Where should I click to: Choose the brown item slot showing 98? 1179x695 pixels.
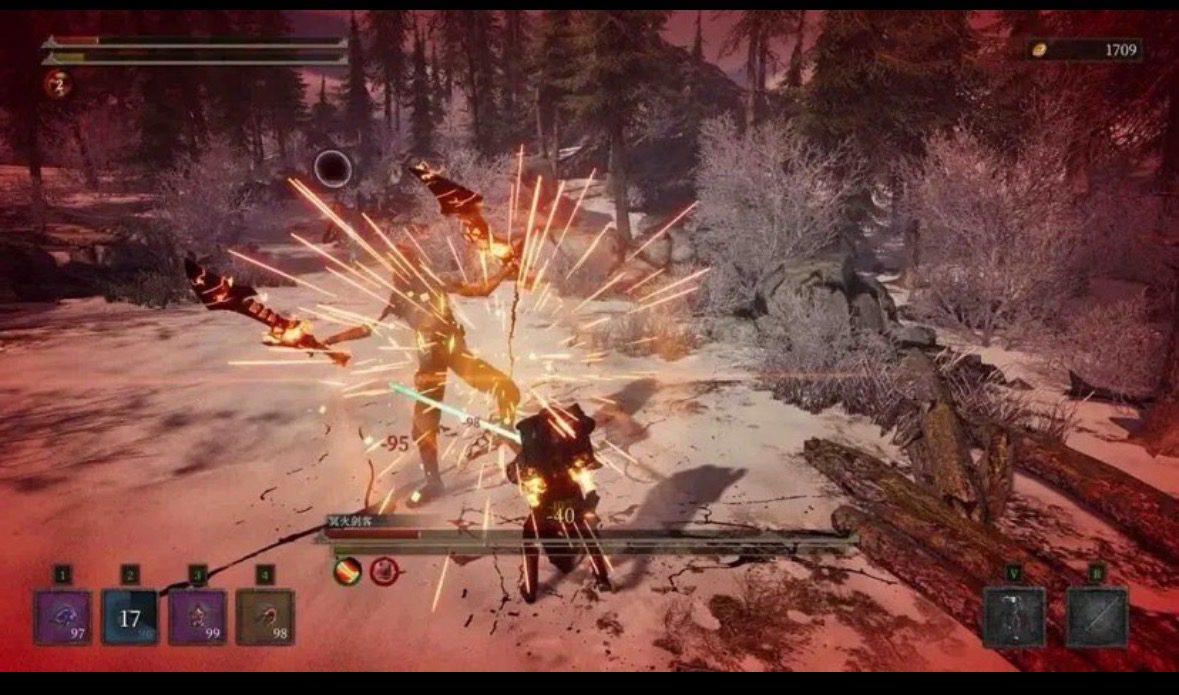click(x=265, y=617)
